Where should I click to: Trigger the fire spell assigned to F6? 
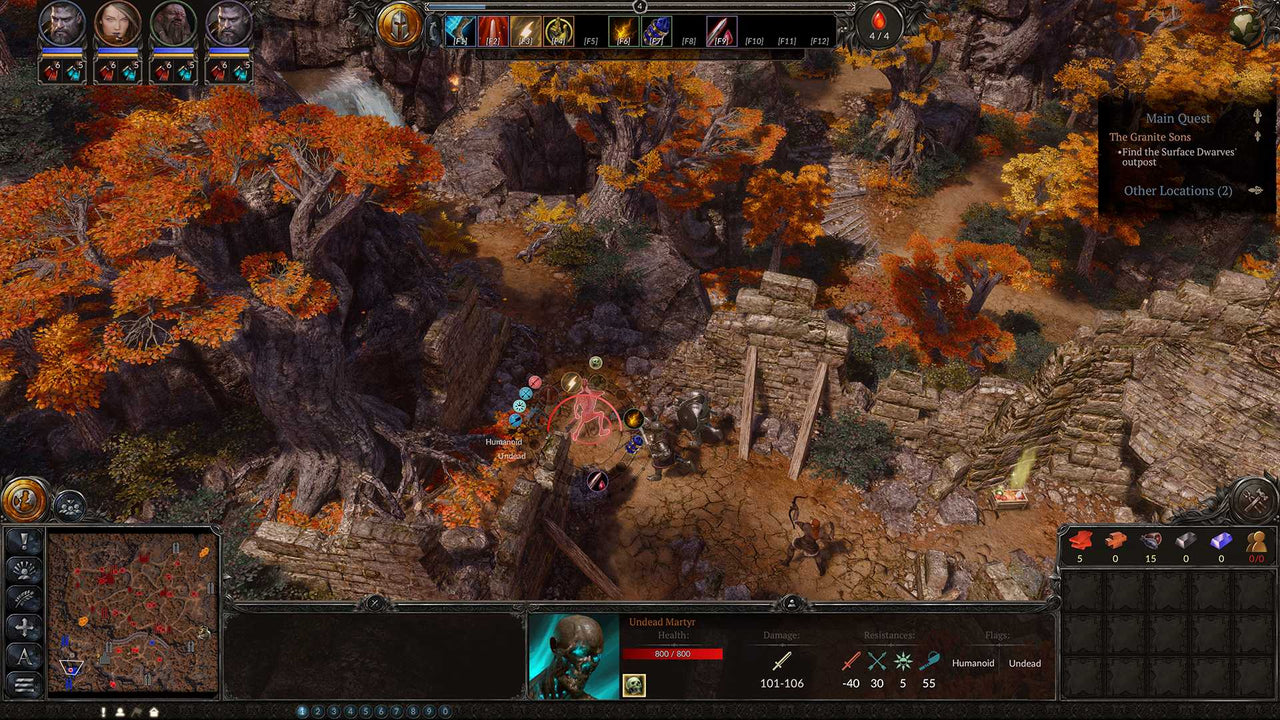[623, 28]
